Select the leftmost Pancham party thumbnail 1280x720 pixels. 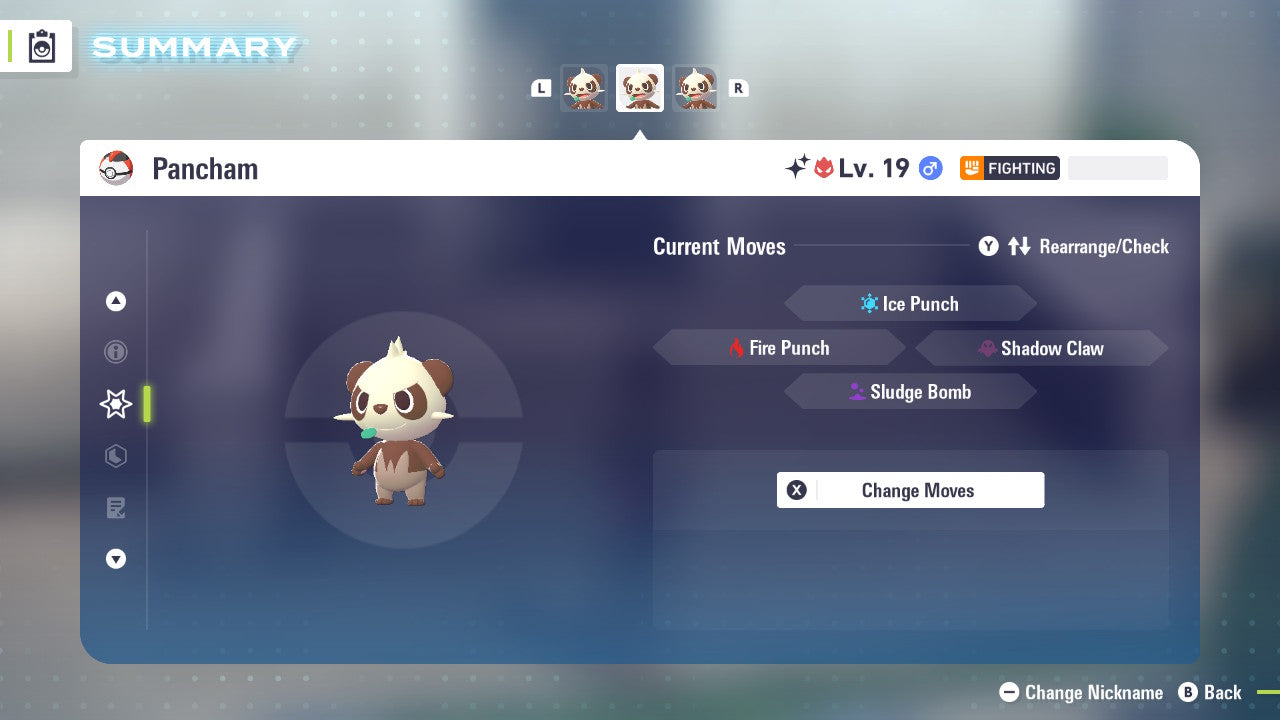(x=584, y=88)
